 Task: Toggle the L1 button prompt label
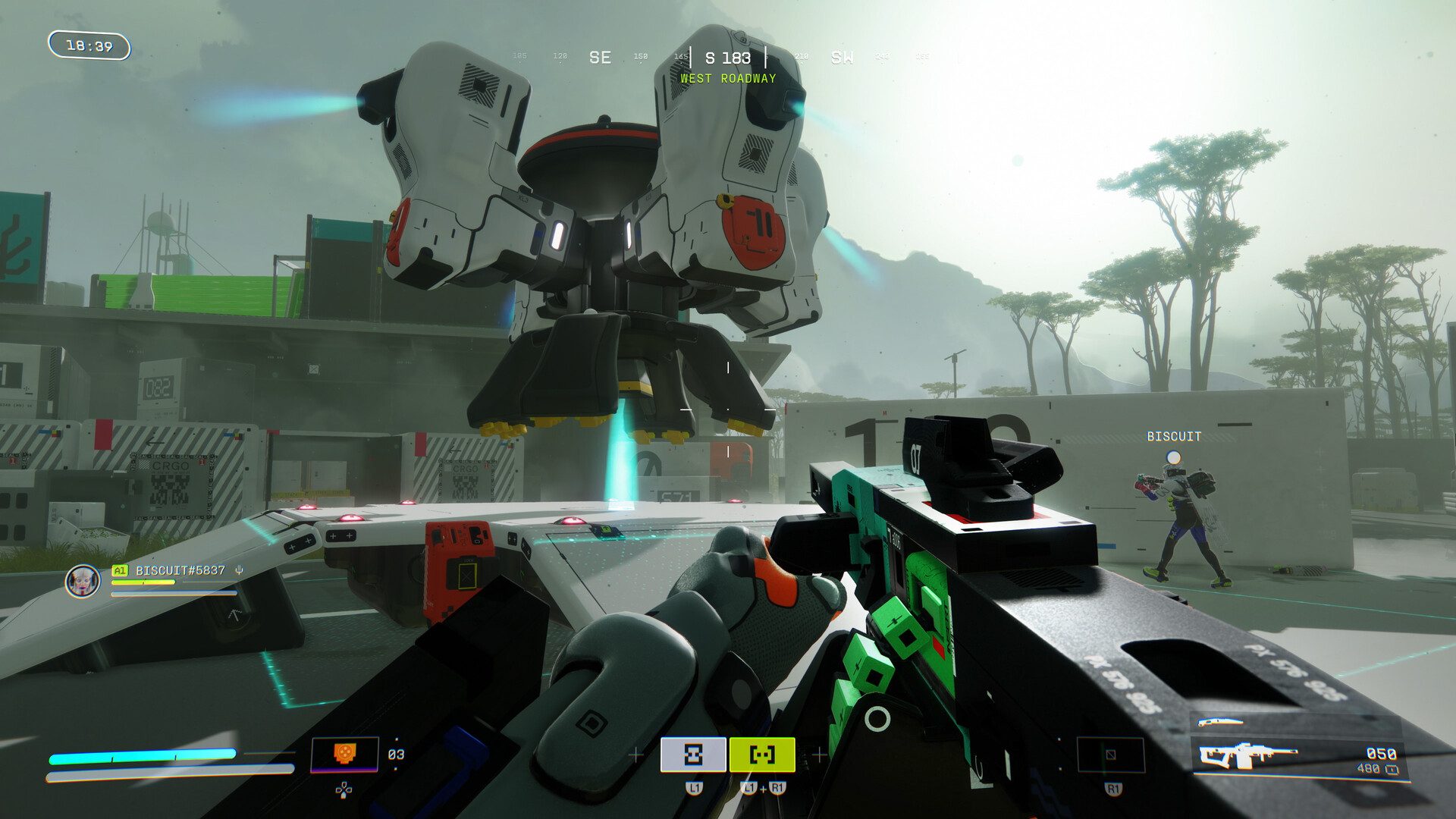[x=695, y=787]
